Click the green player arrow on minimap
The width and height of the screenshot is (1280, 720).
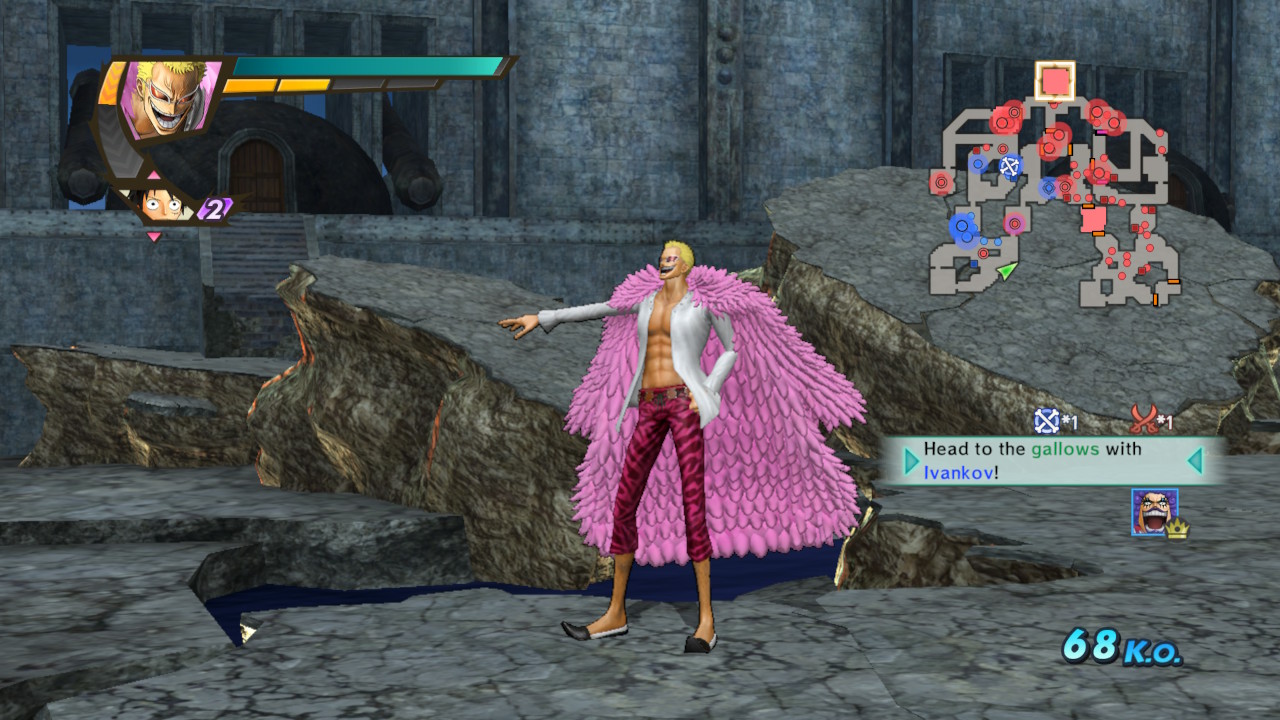[1007, 269]
